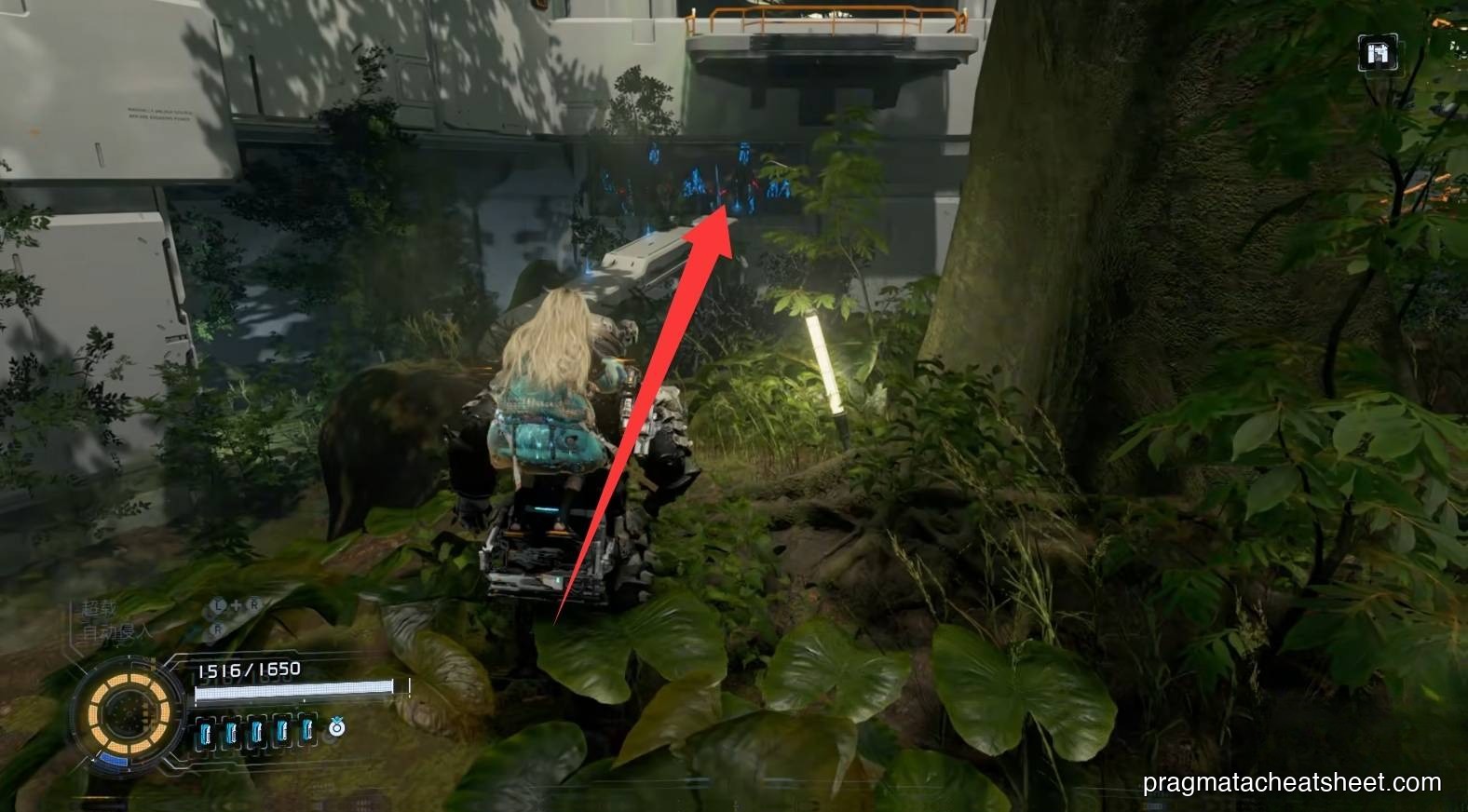This screenshot has width=1468, height=812.
Task: Click the white ring gadget icon beside the batteries
Action: (338, 726)
